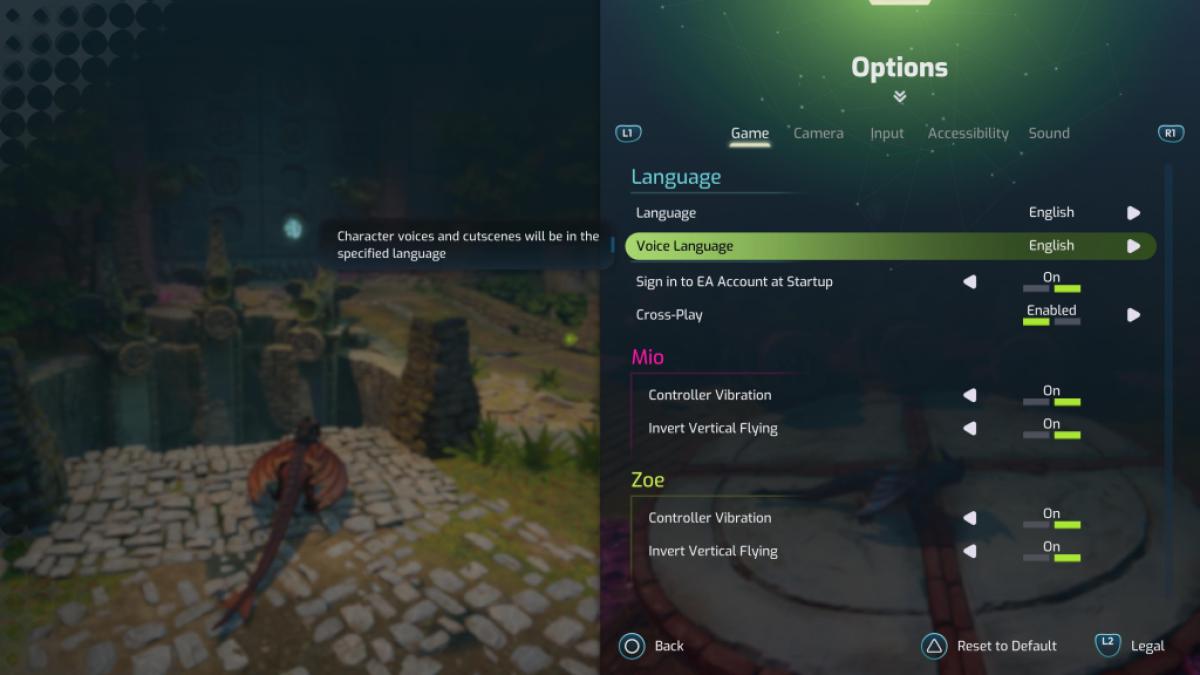Switch to the Camera tab
1200x675 pixels.
pyautogui.click(x=818, y=133)
